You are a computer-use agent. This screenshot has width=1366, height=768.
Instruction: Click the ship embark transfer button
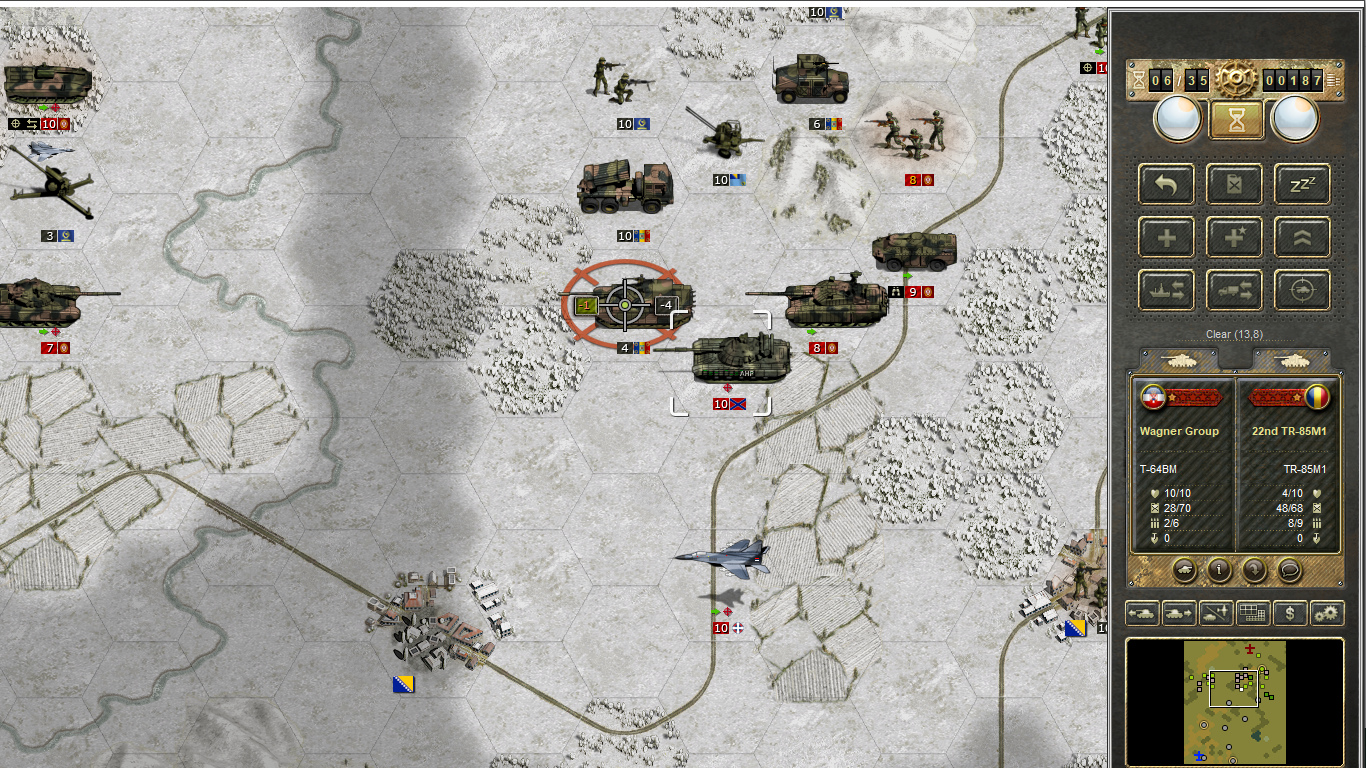[x=1166, y=290]
